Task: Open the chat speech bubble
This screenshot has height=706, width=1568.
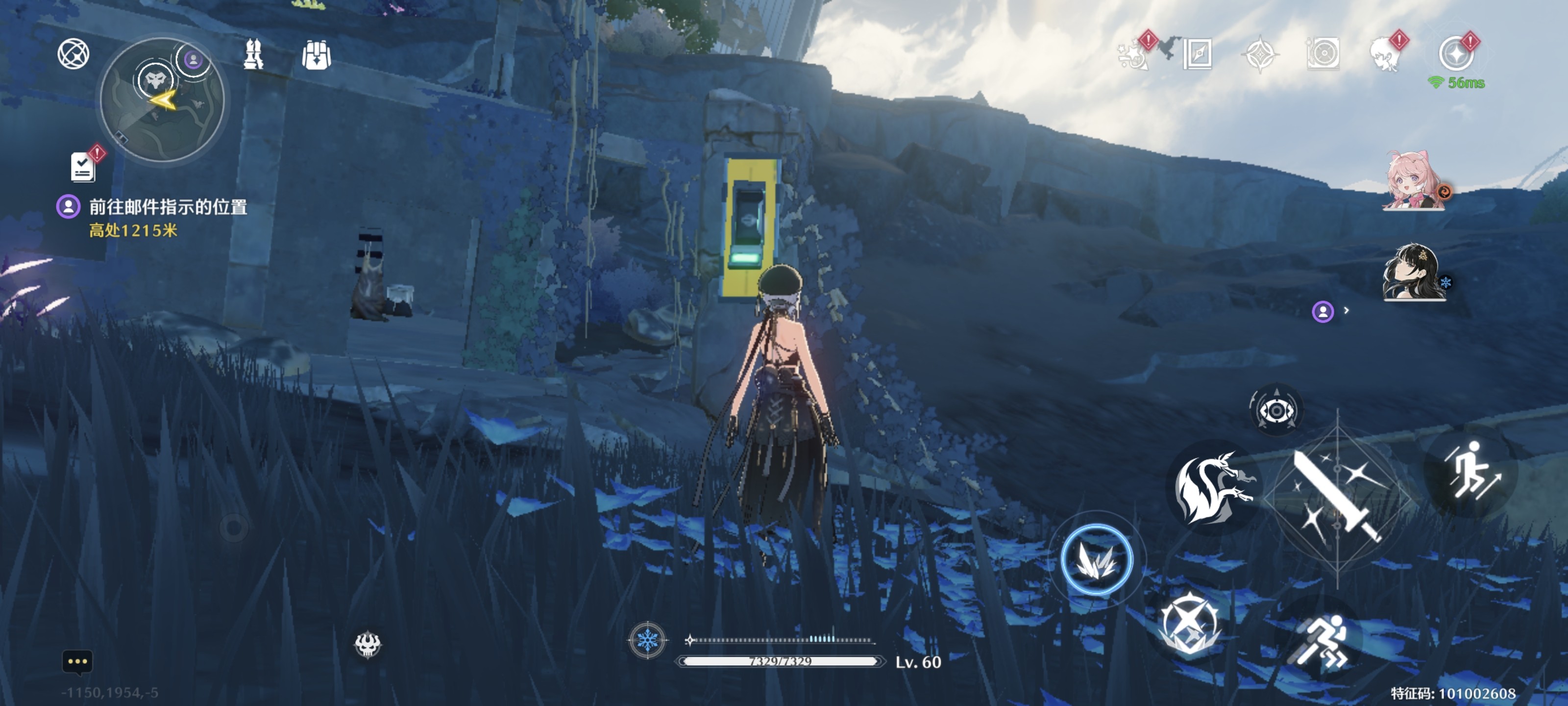Action: (x=77, y=661)
